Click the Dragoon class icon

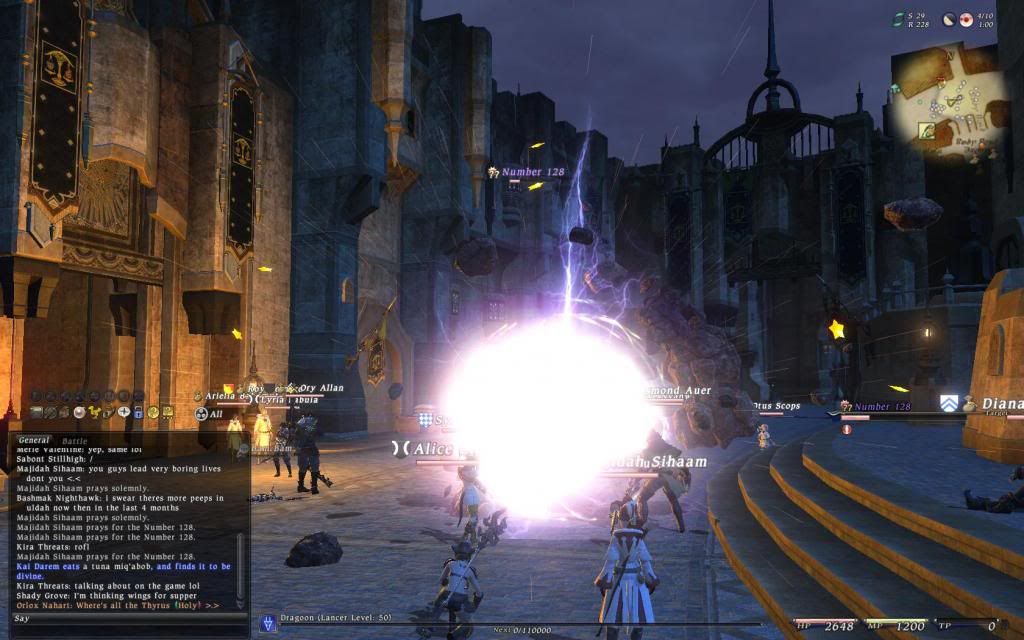268,622
